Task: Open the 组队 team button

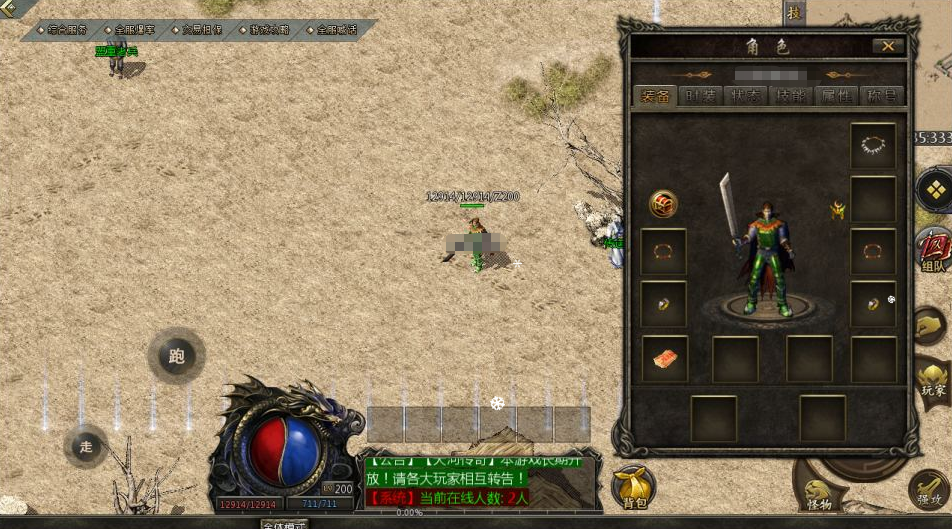Action: [x=932, y=250]
